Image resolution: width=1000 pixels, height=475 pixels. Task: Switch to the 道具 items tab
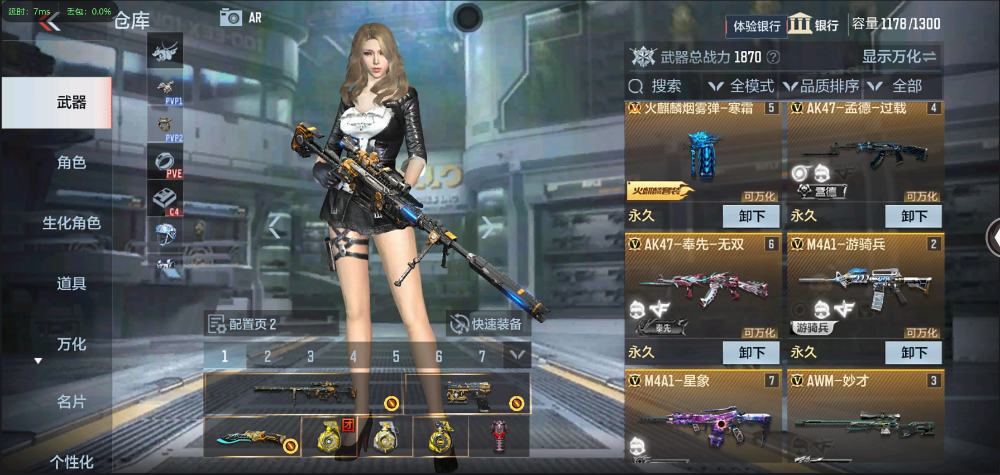click(71, 284)
